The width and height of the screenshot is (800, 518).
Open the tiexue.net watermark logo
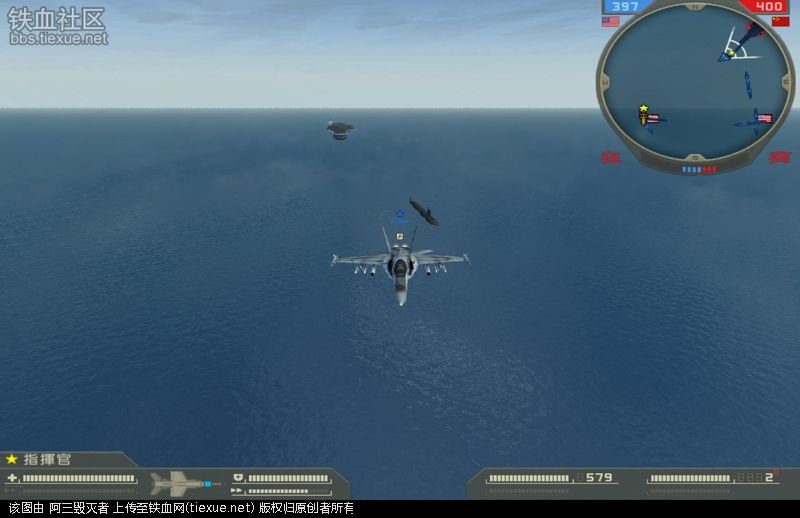click(x=57, y=25)
